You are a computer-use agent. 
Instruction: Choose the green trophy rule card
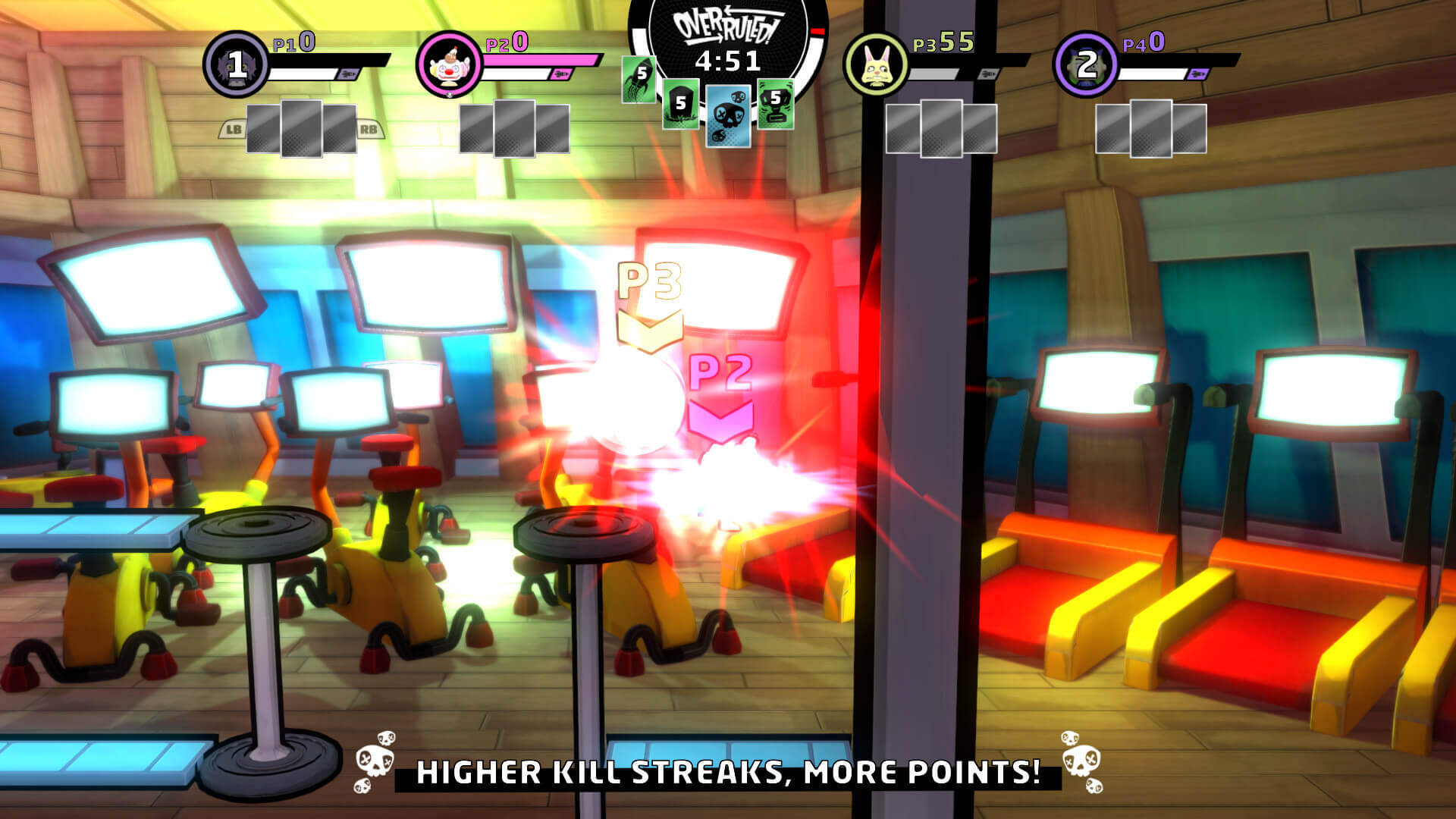(775, 103)
